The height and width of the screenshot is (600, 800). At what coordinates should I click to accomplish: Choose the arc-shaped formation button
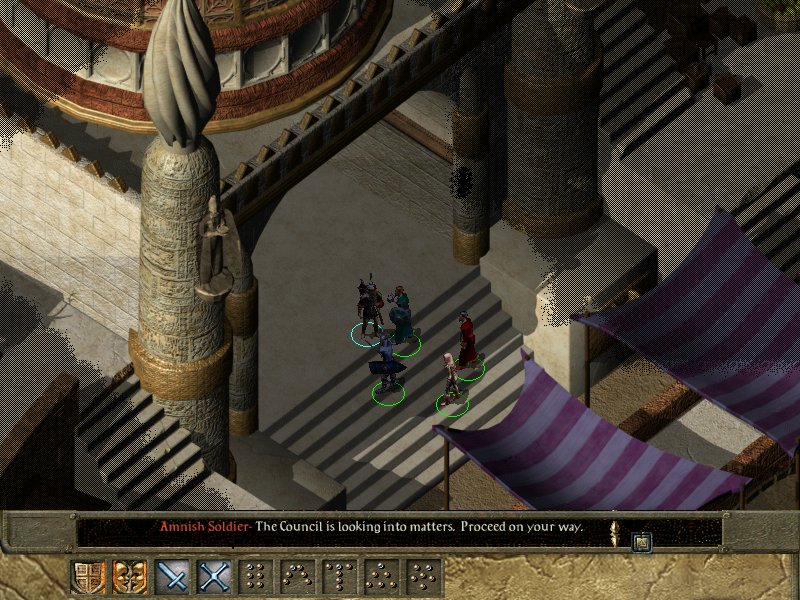tap(297, 576)
